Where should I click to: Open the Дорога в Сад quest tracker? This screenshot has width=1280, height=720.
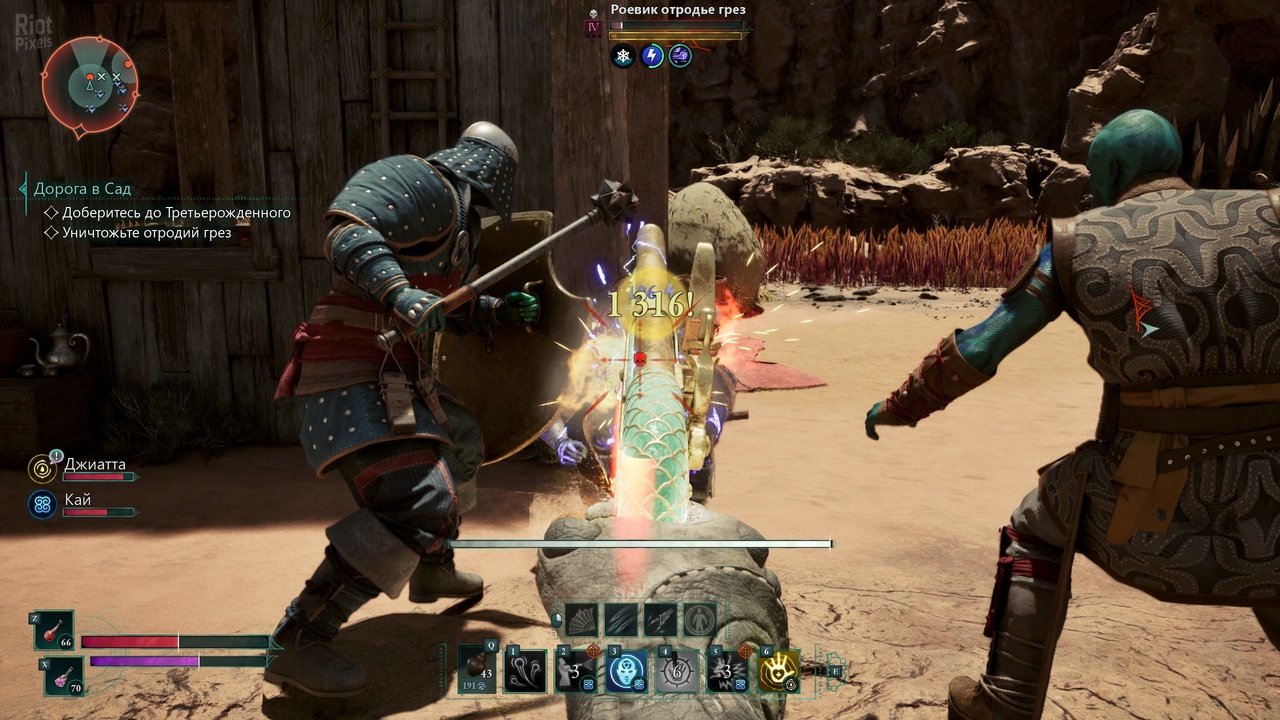pyautogui.click(x=82, y=188)
